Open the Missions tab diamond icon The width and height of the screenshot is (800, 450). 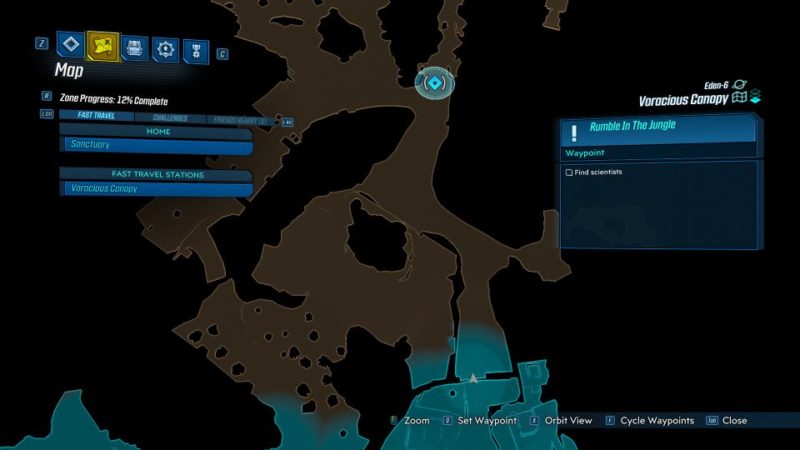pyautogui.click(x=69, y=45)
